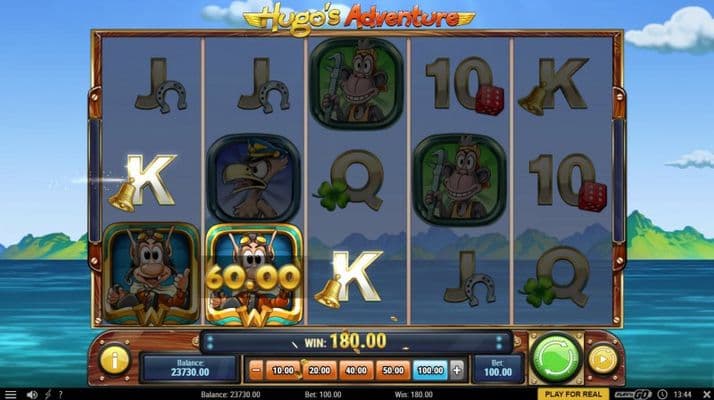
Task: Select the 100.00 bet amount
Action: (430, 369)
